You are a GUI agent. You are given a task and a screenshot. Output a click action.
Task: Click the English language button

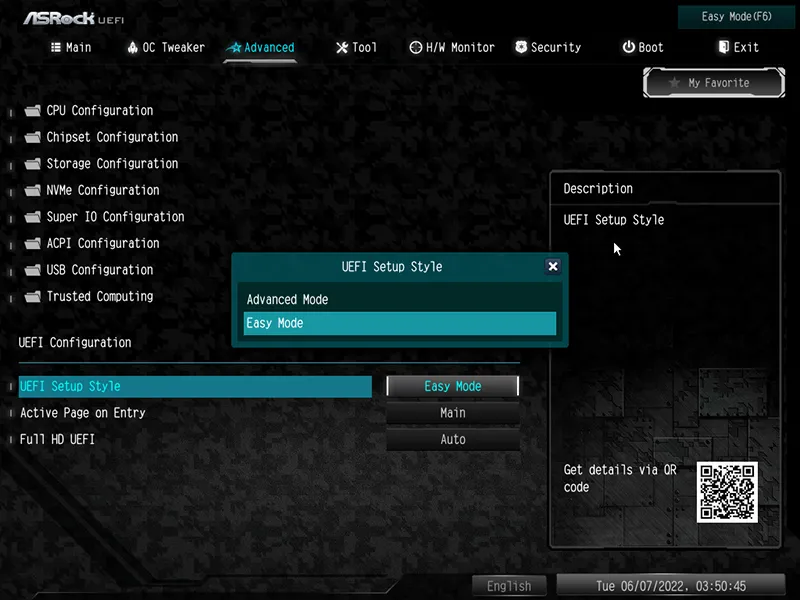[509, 587]
